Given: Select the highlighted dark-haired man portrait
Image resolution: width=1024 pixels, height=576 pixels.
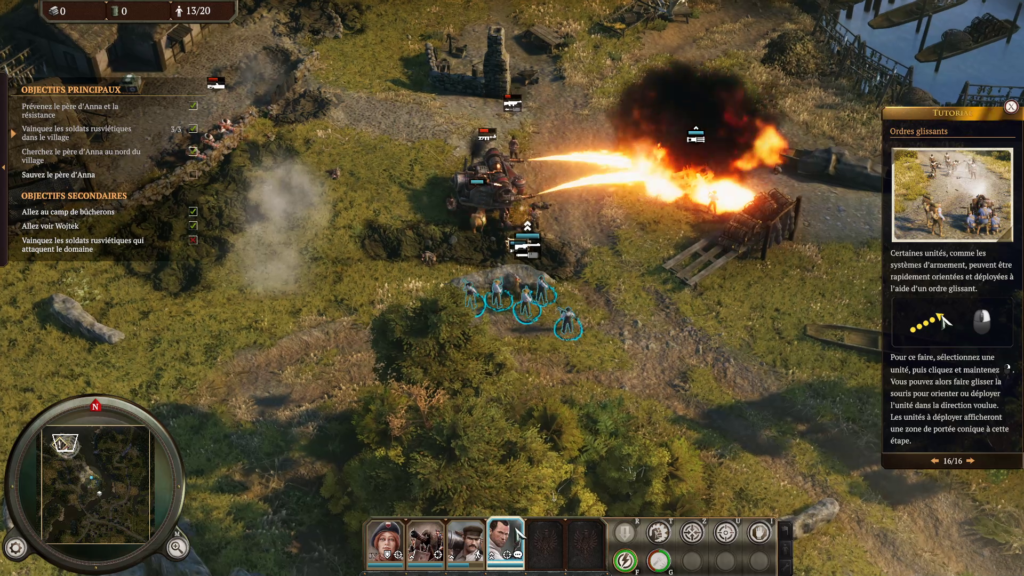Looking at the screenshot, I should (505, 543).
